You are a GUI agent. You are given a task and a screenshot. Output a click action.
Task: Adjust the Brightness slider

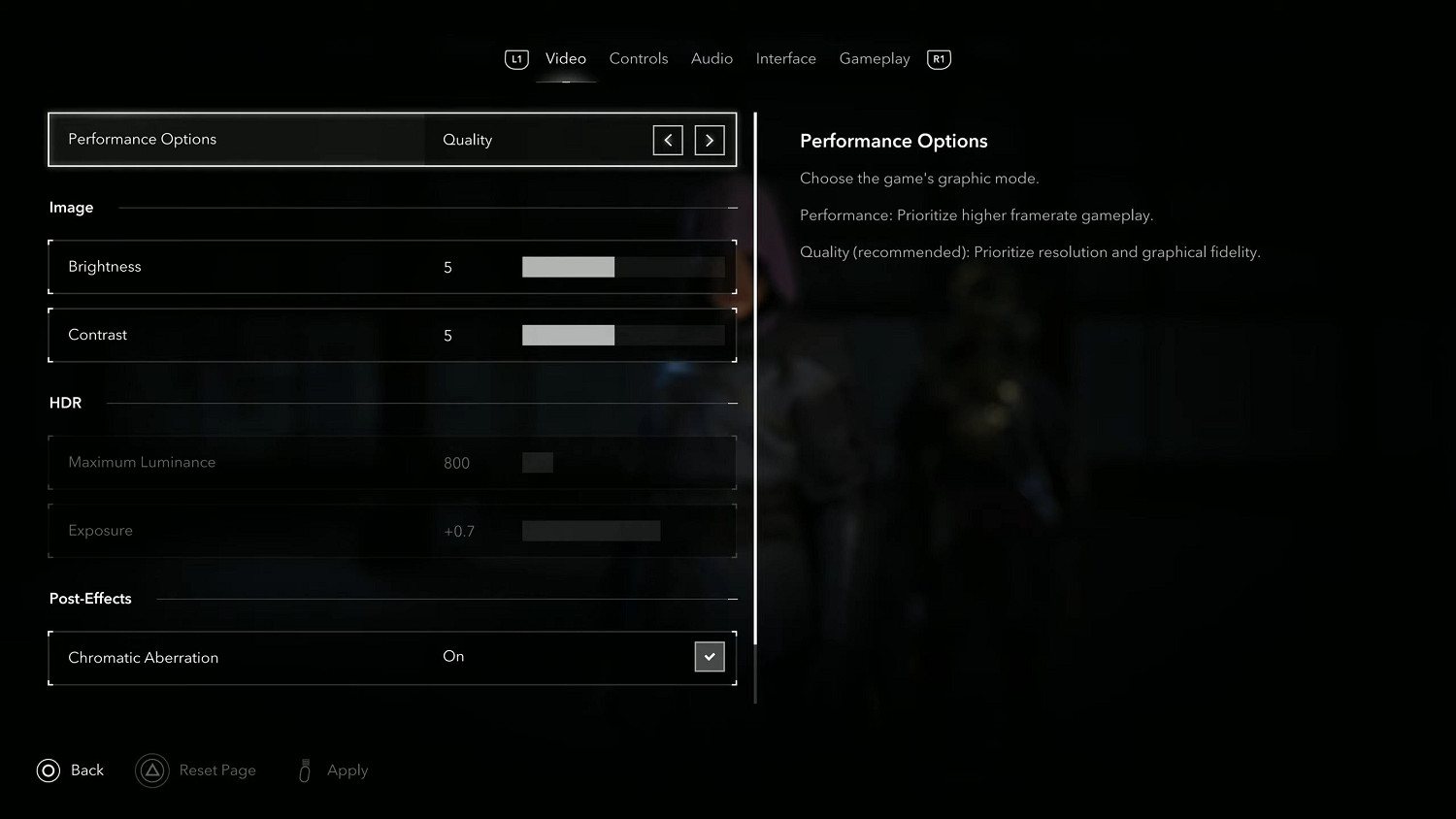(x=621, y=266)
